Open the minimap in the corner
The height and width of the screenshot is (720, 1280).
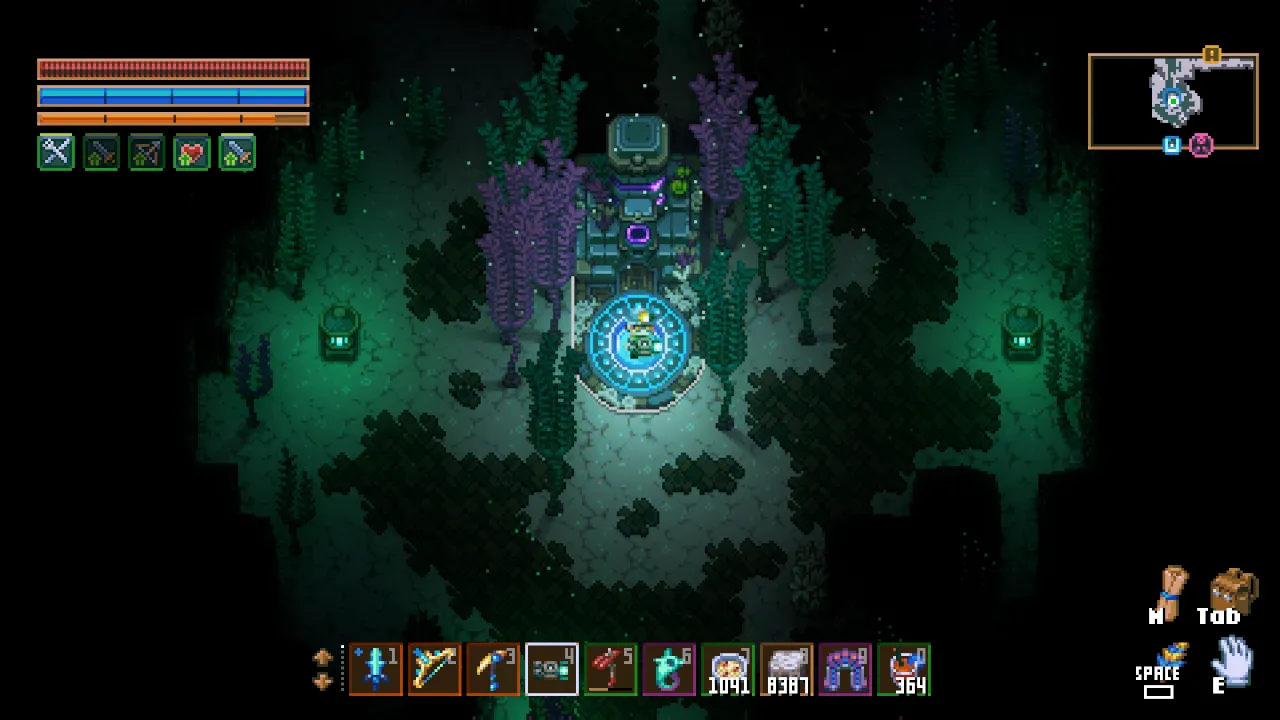pos(1173,101)
